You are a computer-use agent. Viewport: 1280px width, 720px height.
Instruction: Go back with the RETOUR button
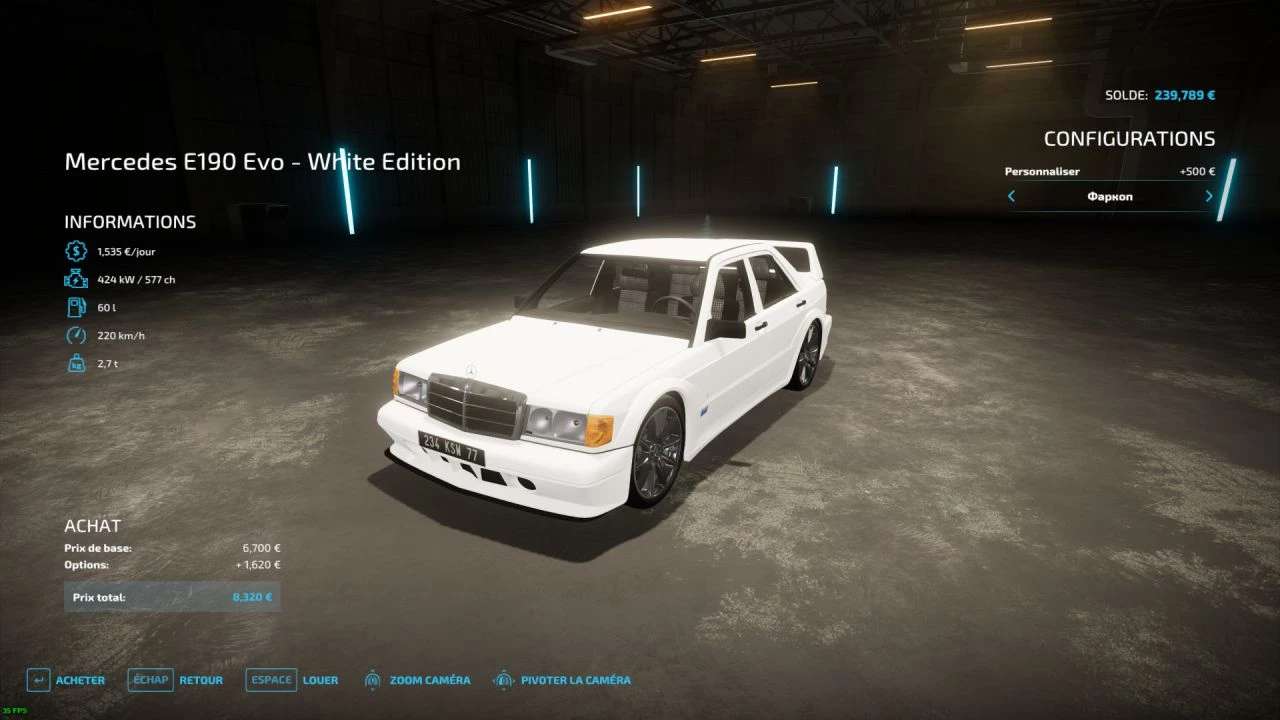point(176,680)
